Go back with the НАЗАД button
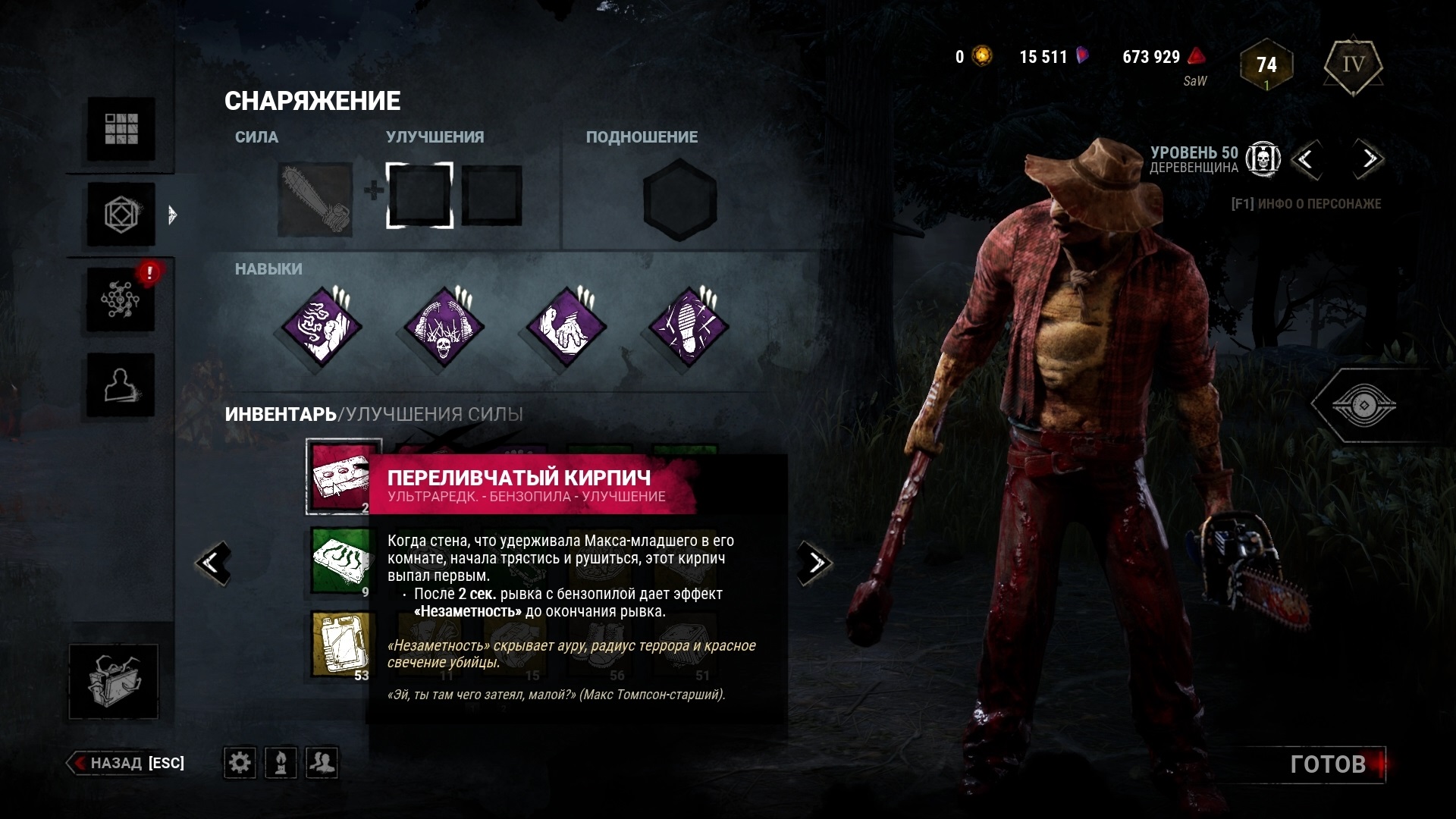1456x819 pixels. [x=127, y=763]
